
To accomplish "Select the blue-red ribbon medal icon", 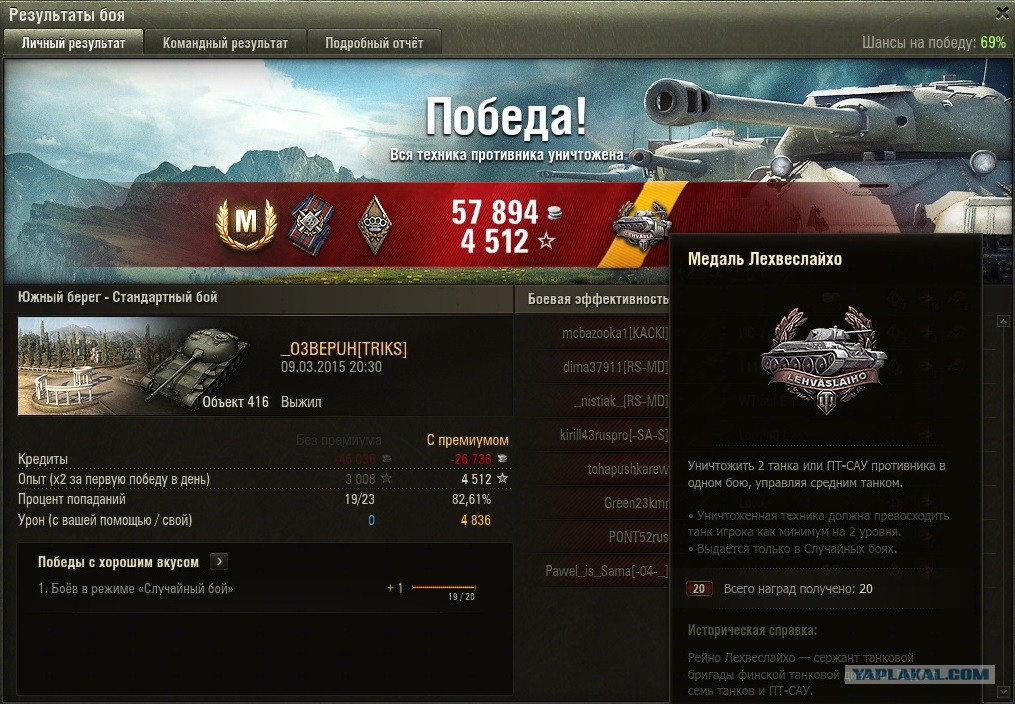I will click(x=310, y=221).
